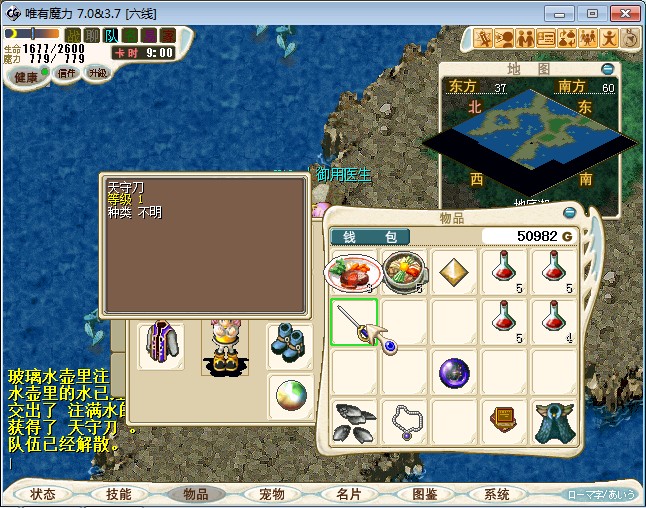The image size is (646, 508).
Task: Select the steak dish item
Action: coord(353,270)
